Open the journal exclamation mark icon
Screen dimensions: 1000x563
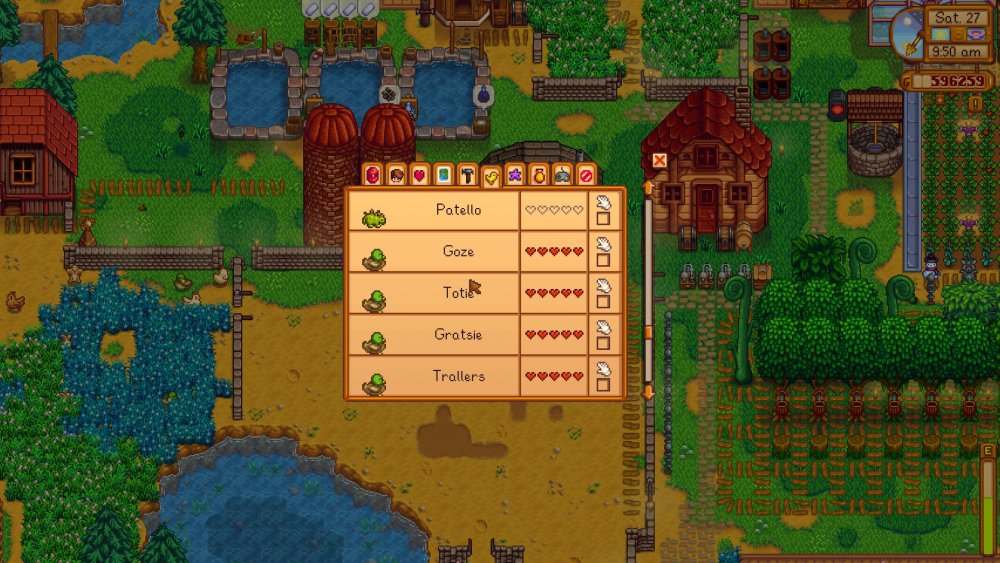point(975,103)
